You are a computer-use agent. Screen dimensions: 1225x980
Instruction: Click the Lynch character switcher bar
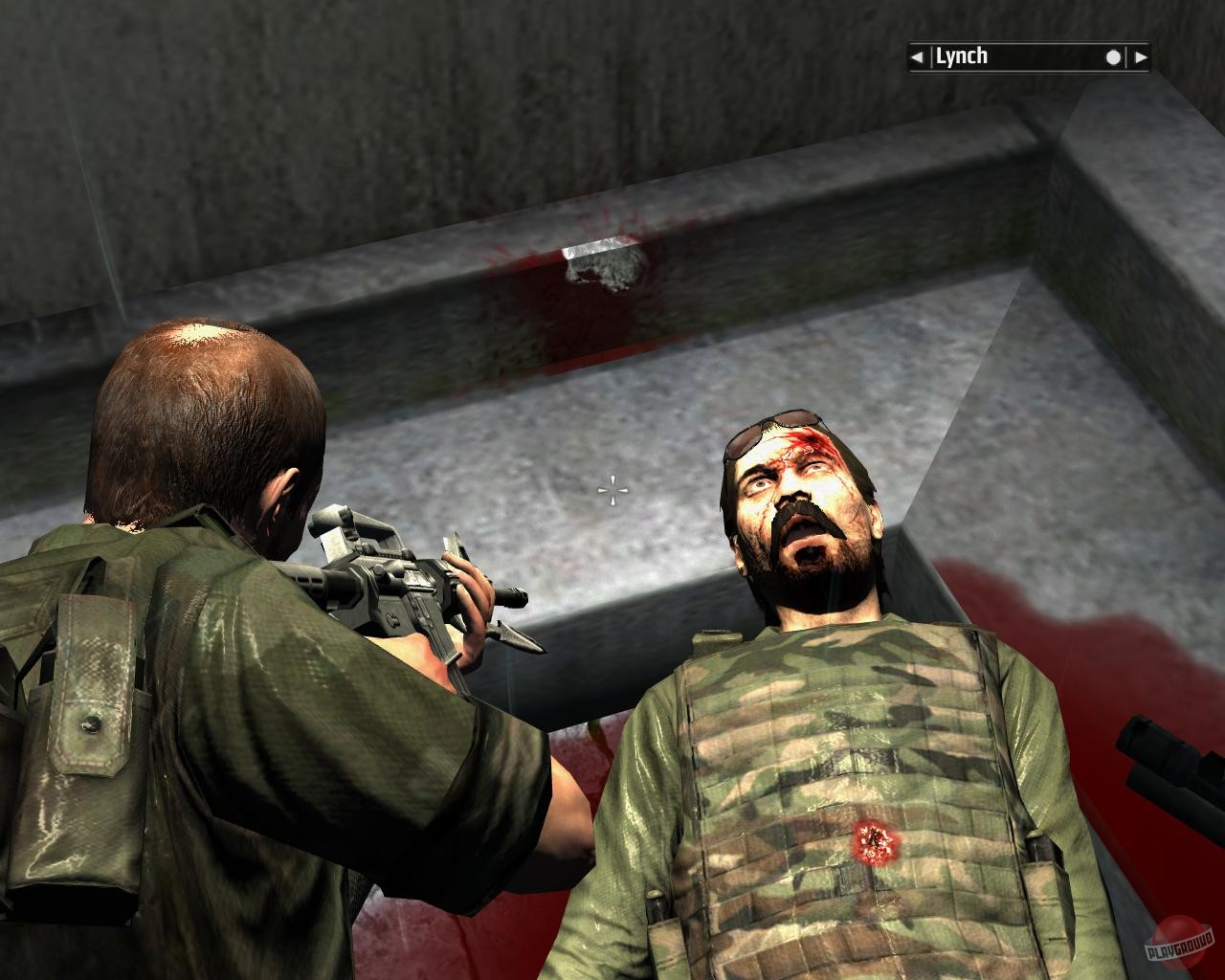(x=1029, y=56)
